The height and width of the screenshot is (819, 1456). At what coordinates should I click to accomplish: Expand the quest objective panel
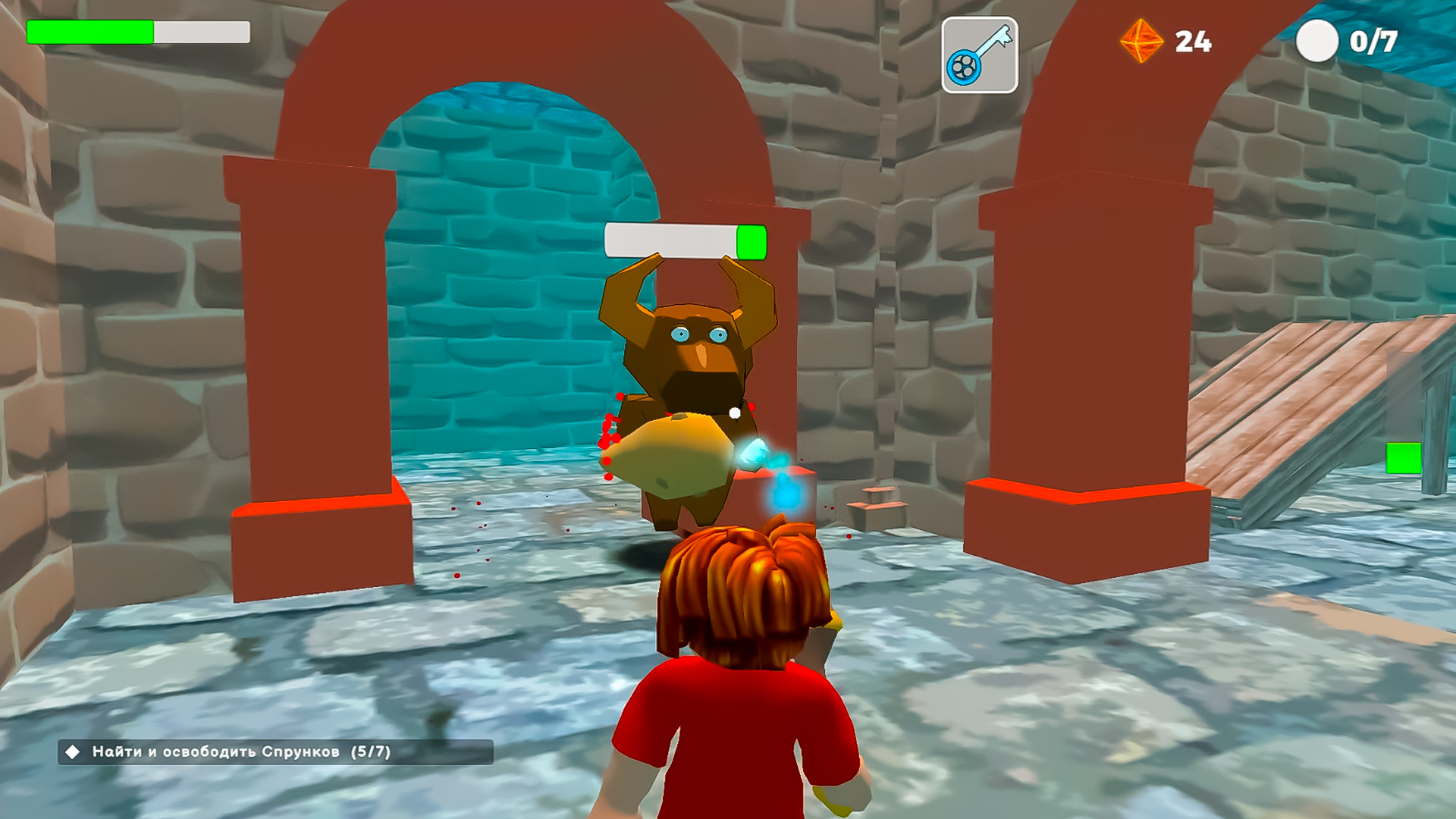(227, 753)
